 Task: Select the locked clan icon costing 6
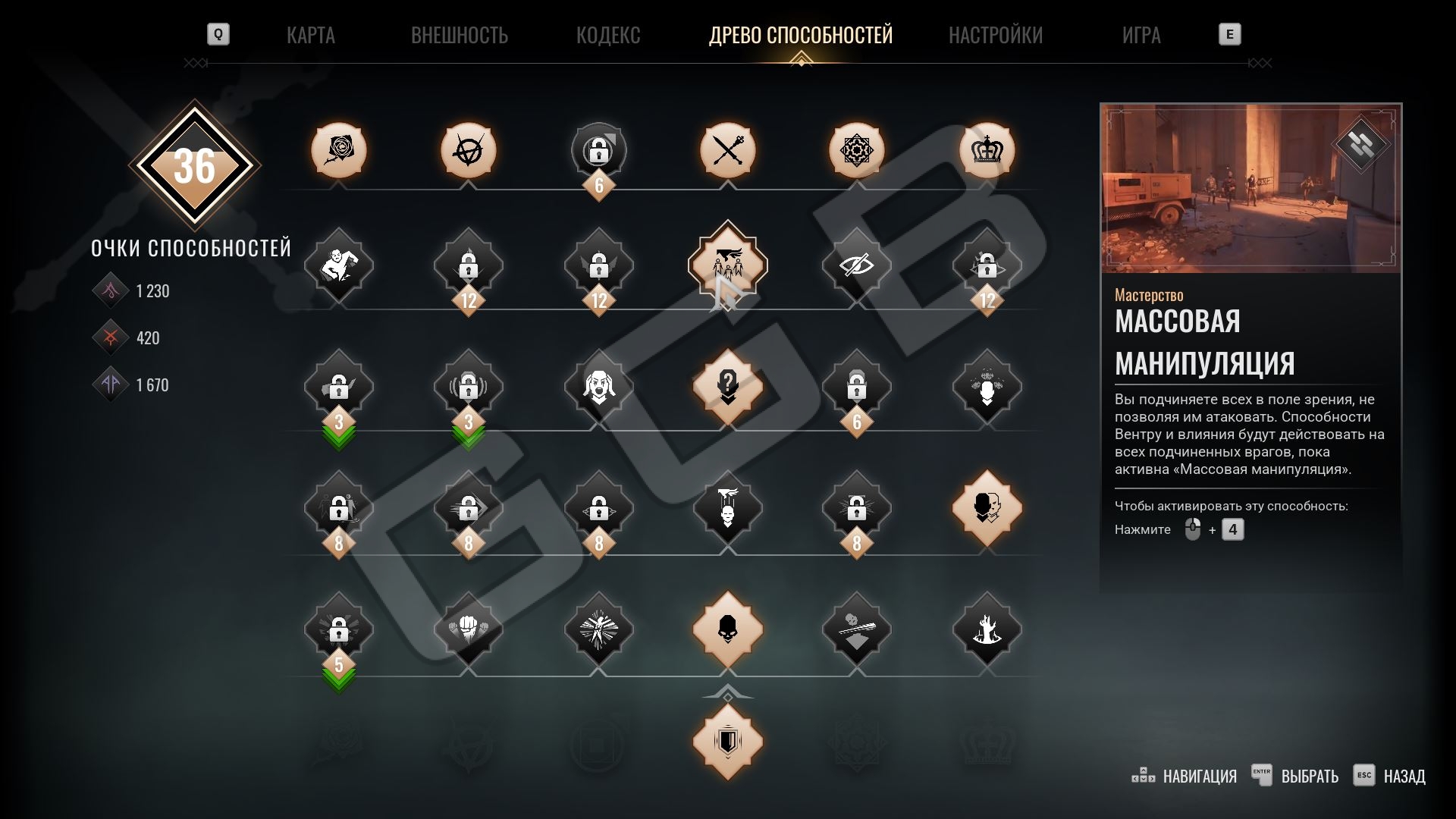[598, 150]
